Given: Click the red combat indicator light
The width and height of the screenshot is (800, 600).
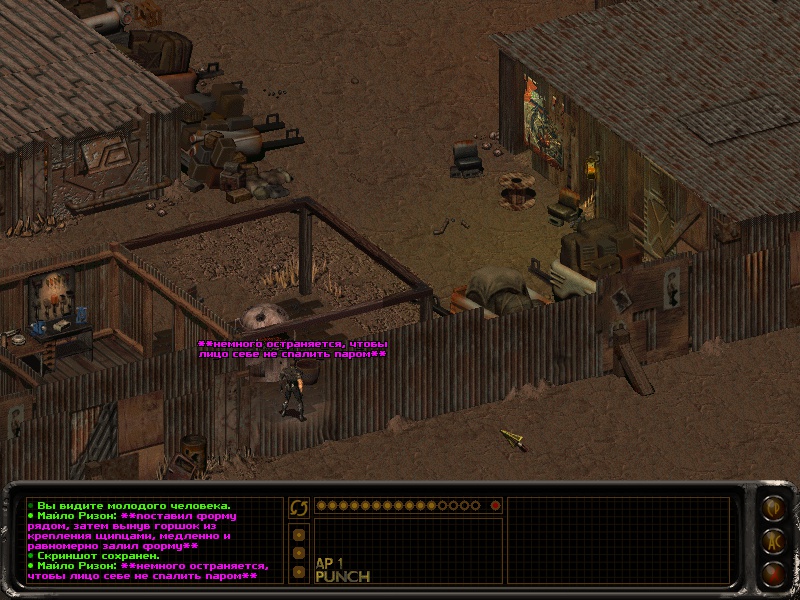Looking at the screenshot, I should coord(494,506).
